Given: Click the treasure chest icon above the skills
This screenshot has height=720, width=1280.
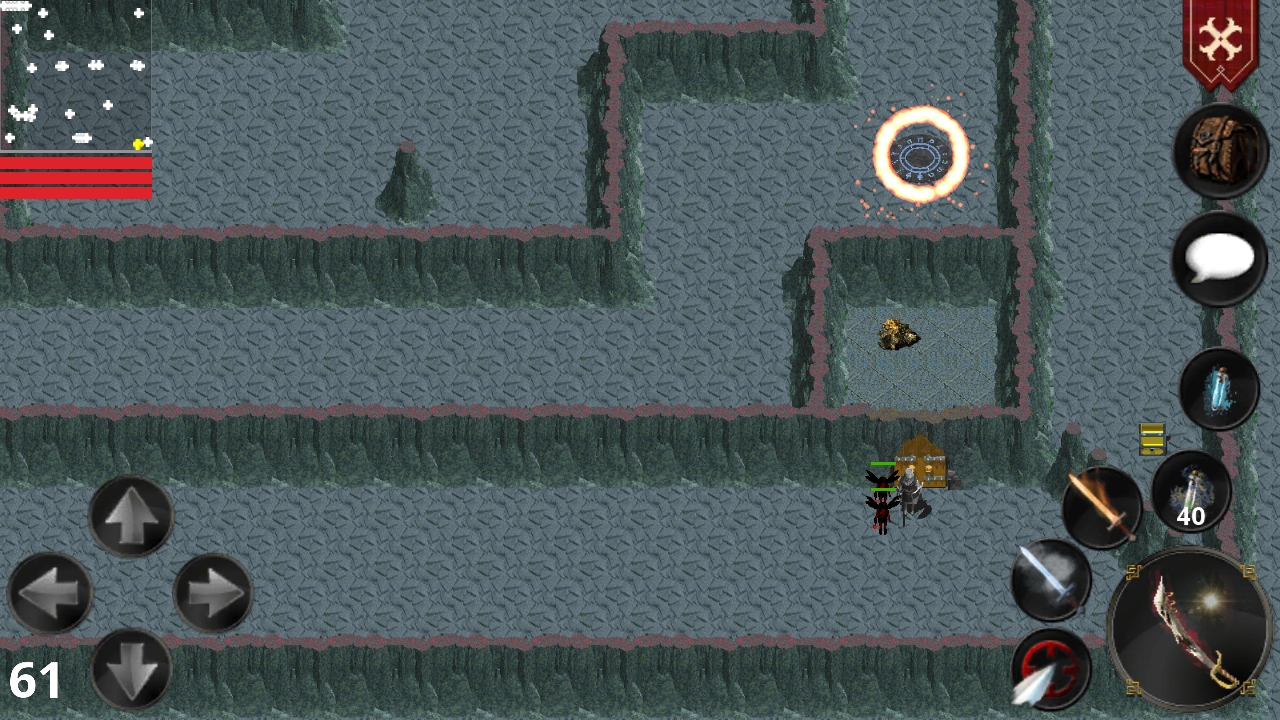Looking at the screenshot, I should 1150,438.
